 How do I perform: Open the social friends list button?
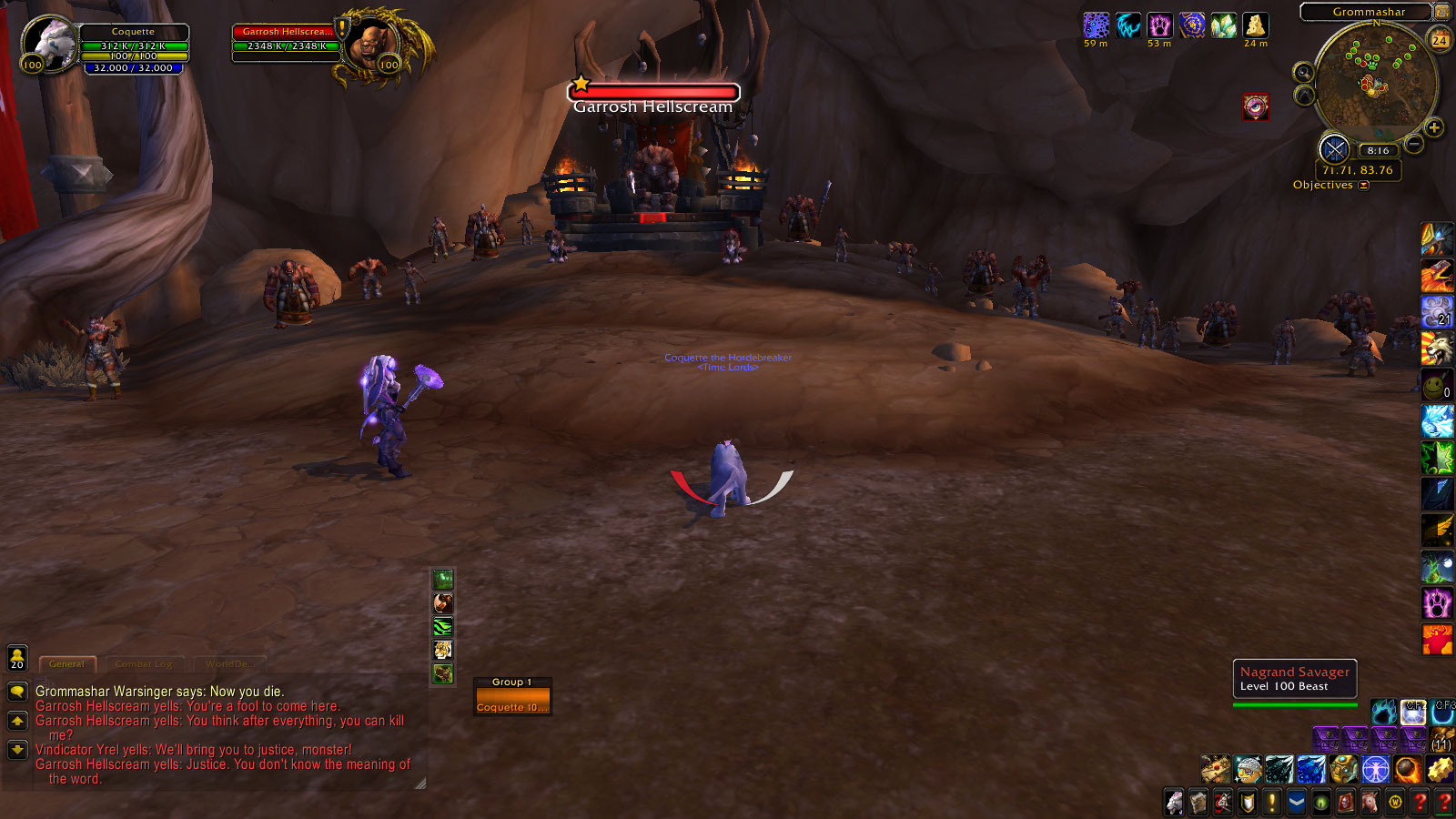pos(17,657)
